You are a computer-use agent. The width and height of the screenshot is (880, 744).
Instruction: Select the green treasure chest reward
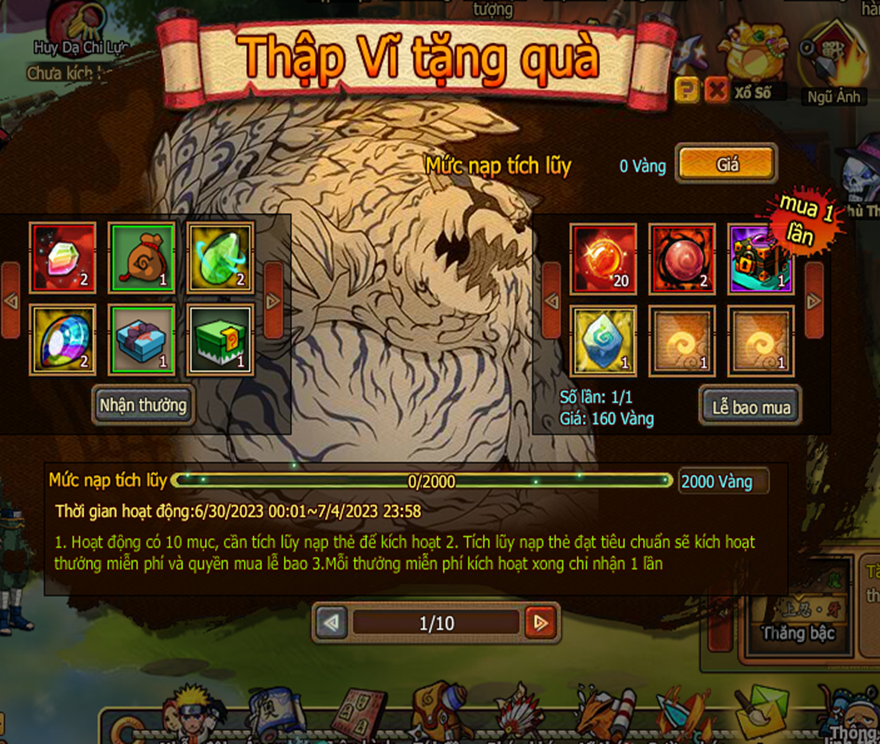tap(220, 338)
